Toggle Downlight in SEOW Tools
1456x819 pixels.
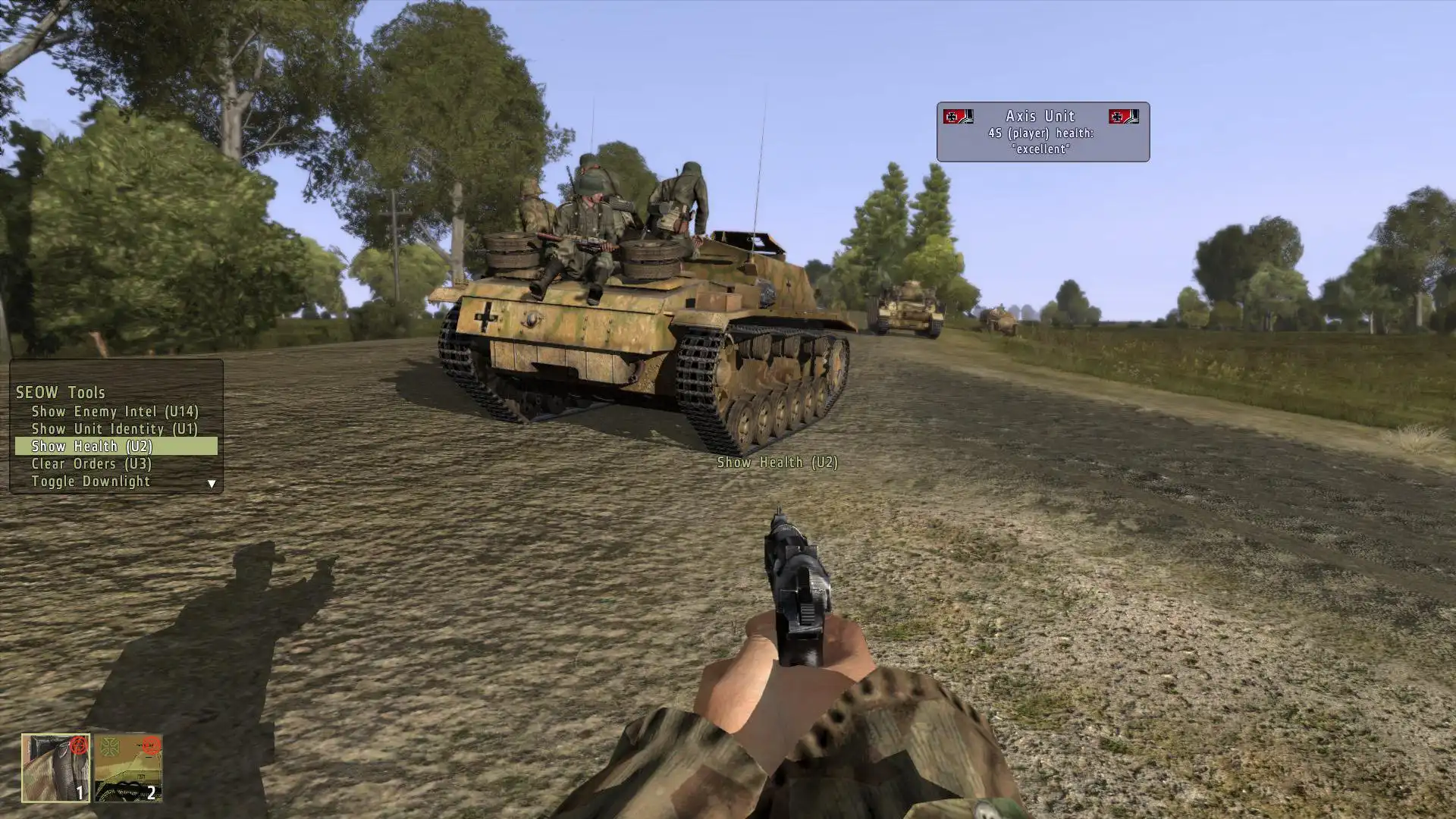point(91,481)
